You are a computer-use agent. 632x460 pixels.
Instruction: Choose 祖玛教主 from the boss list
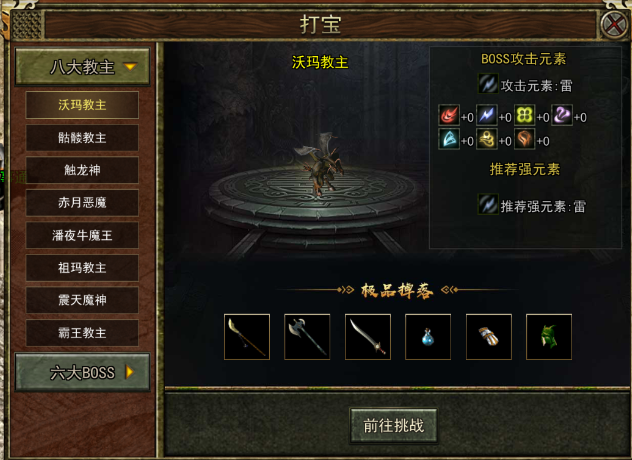82,268
